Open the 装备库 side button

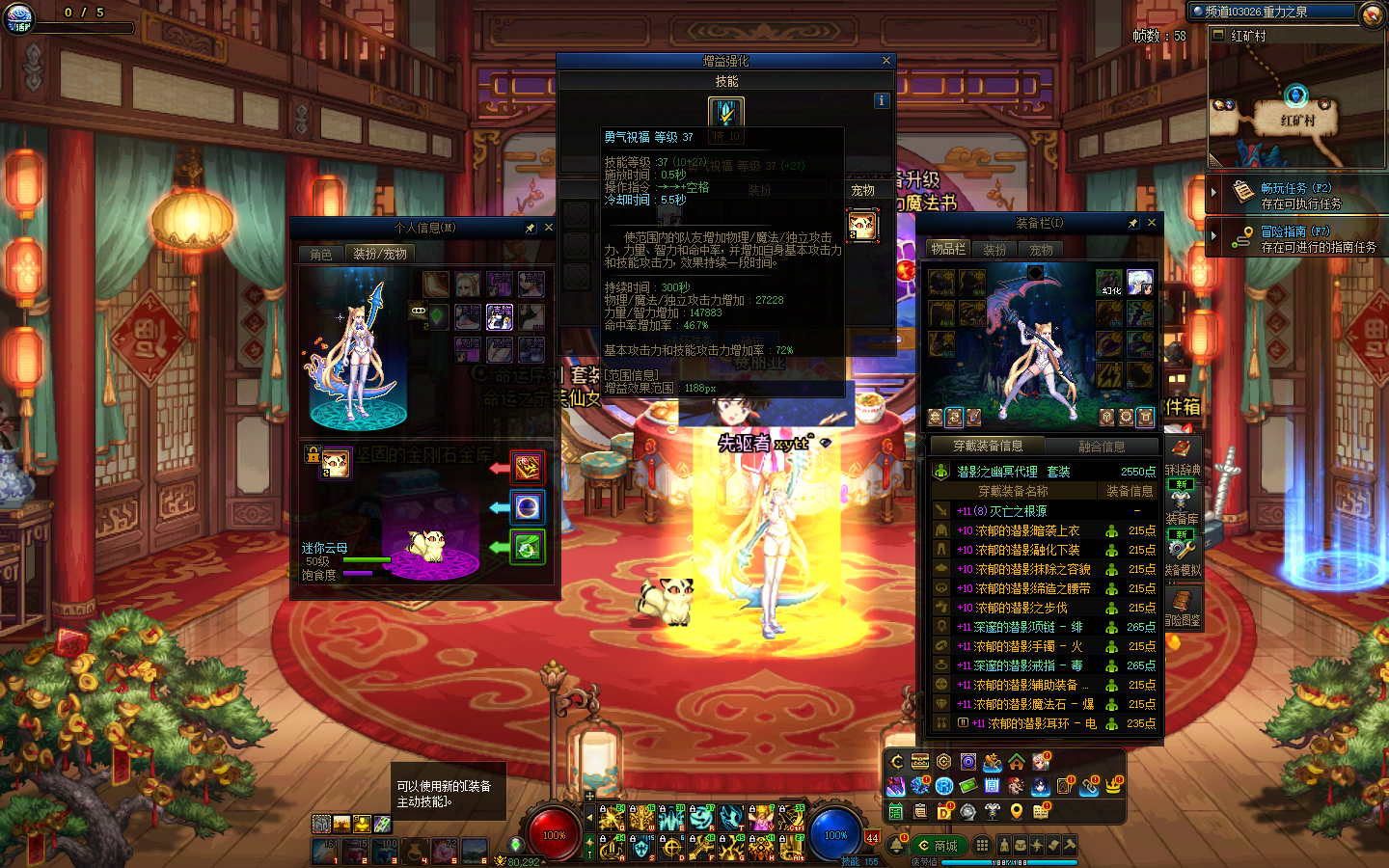coord(1182,506)
